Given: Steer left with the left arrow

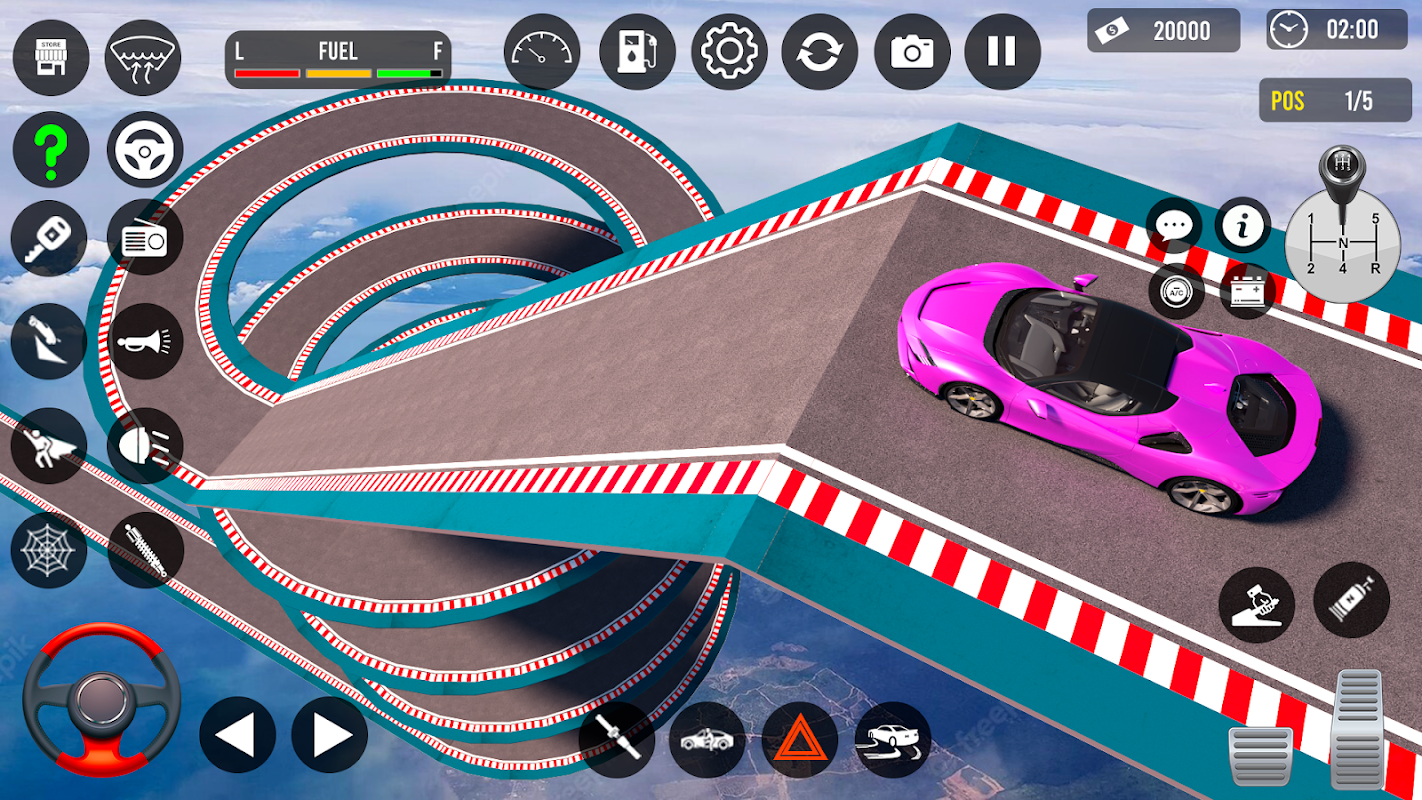Looking at the screenshot, I should click(237, 735).
